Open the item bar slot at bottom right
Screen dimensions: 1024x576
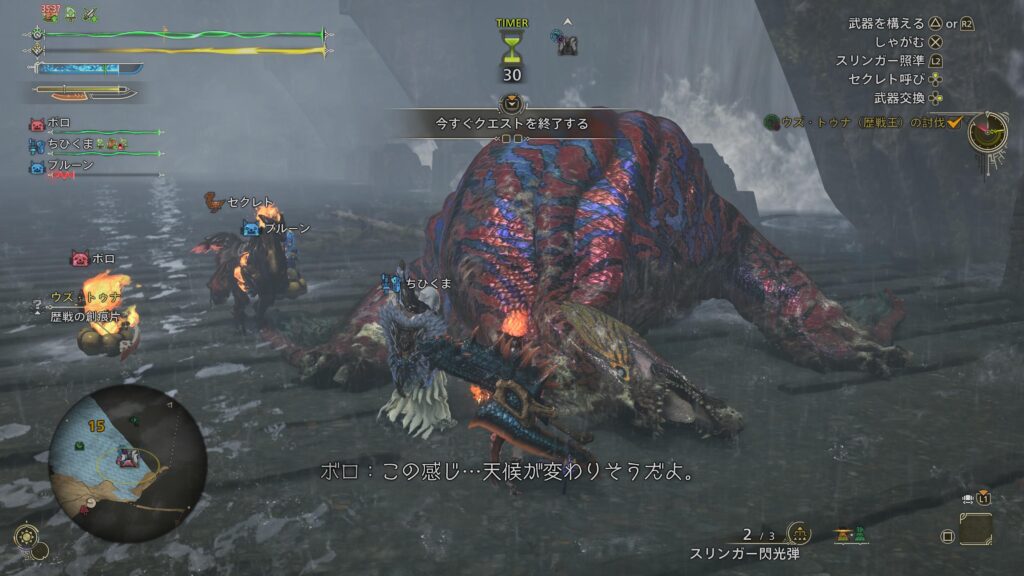point(975,529)
